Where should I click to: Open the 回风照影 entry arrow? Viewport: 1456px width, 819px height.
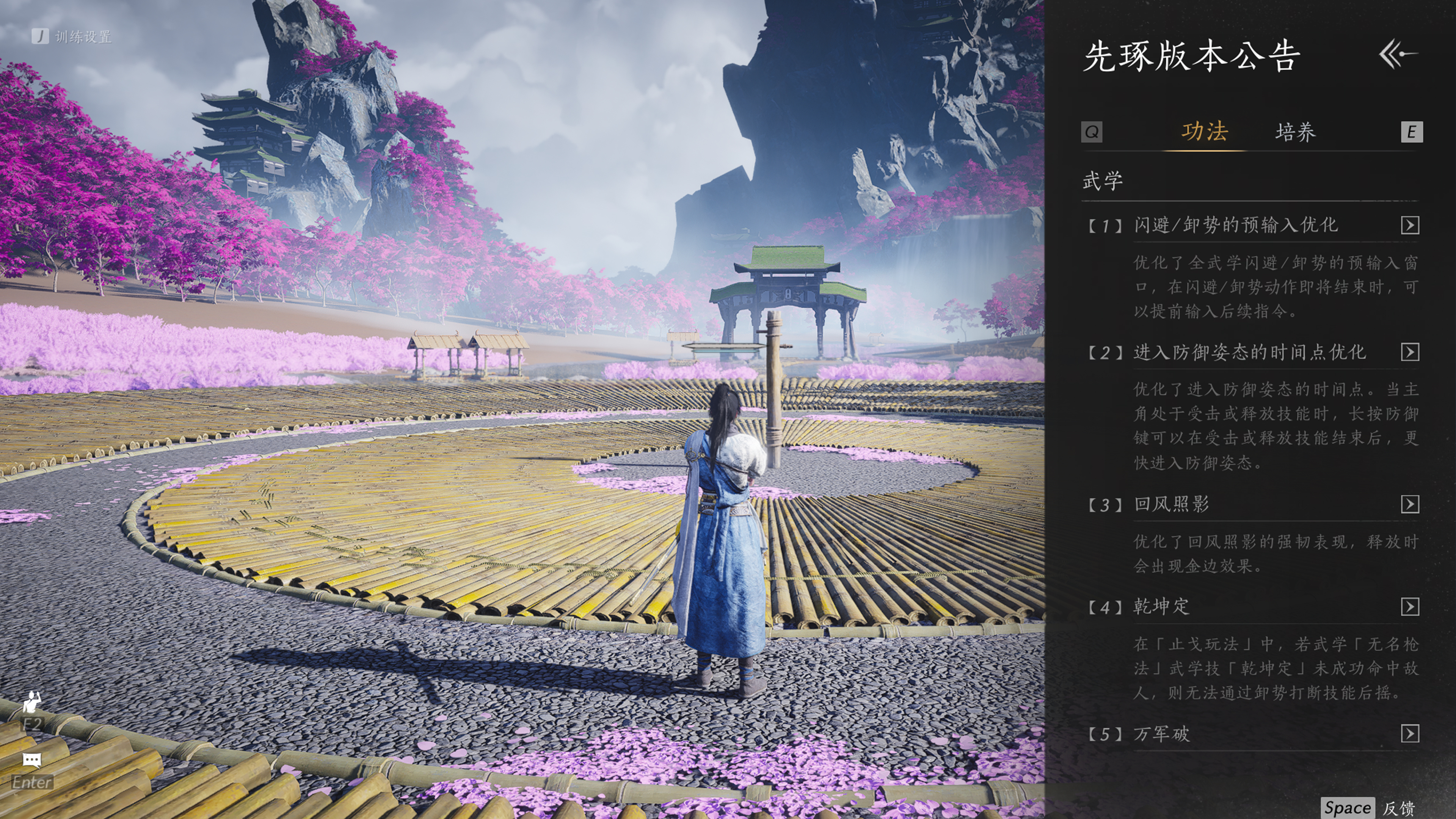[1410, 504]
